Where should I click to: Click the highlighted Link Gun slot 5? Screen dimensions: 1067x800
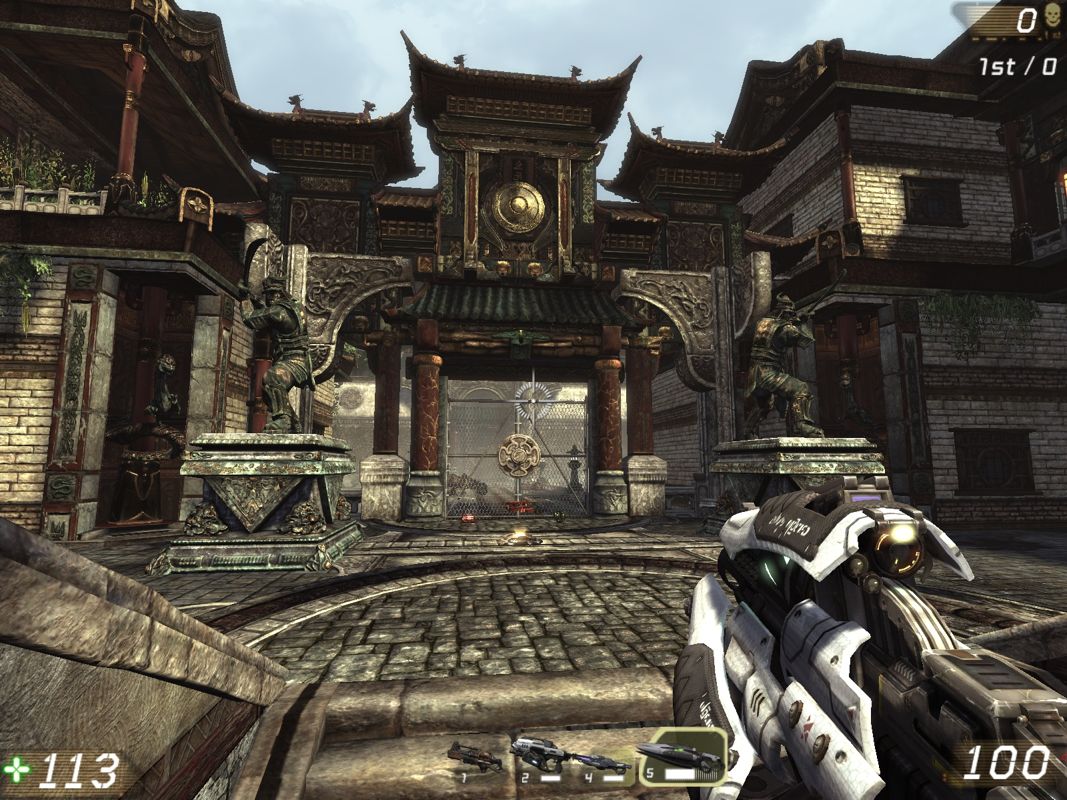pos(682,756)
